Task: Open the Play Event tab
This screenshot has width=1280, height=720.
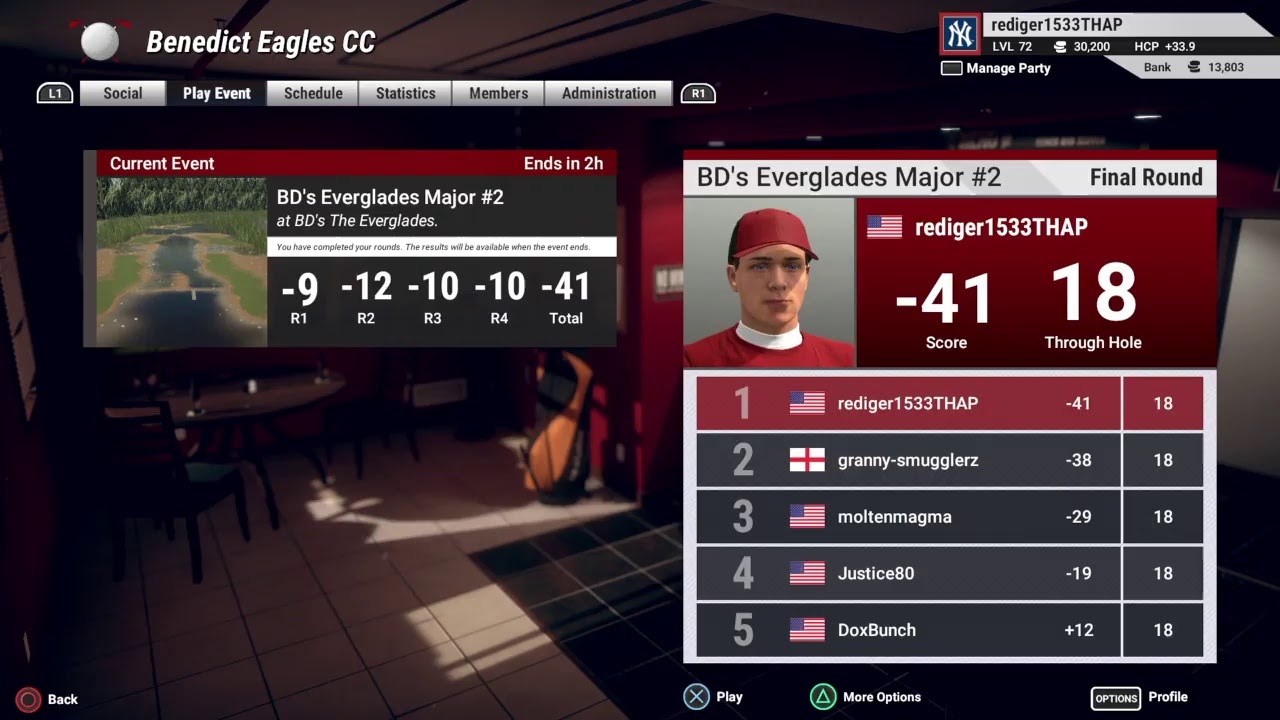Action: point(217,93)
